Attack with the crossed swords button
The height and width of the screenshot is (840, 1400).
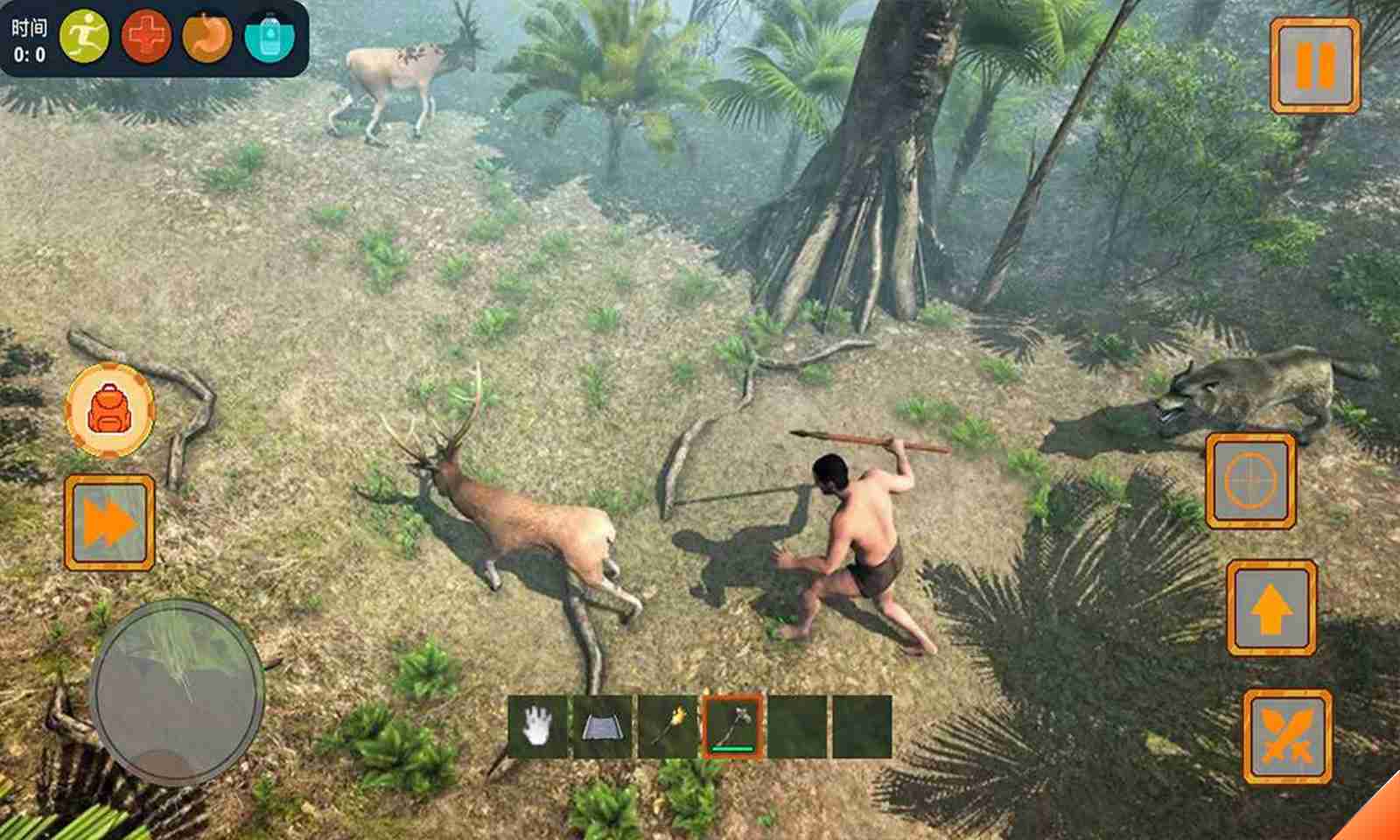(x=1287, y=737)
